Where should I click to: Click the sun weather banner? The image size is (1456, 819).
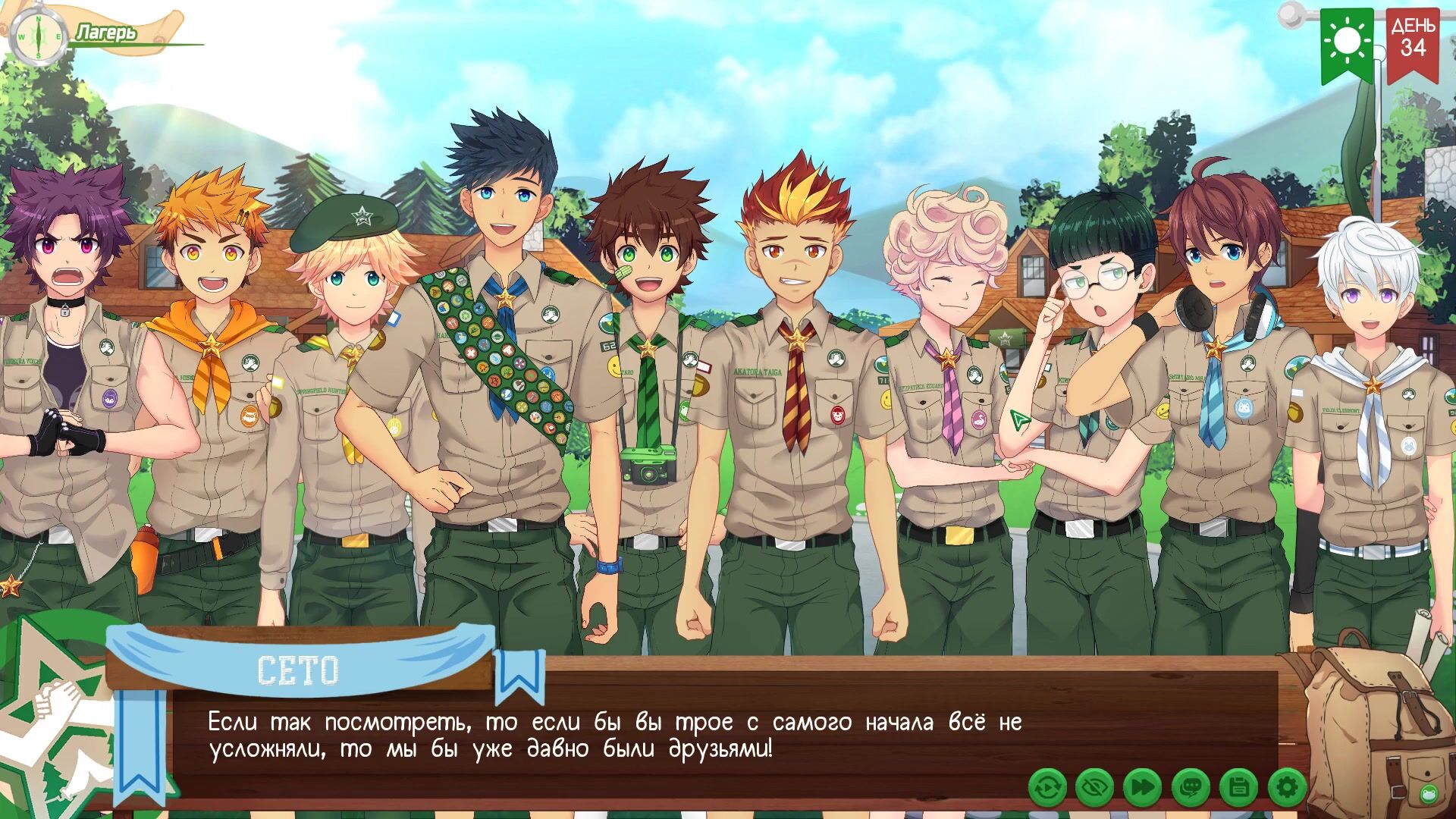pyautogui.click(x=1348, y=42)
